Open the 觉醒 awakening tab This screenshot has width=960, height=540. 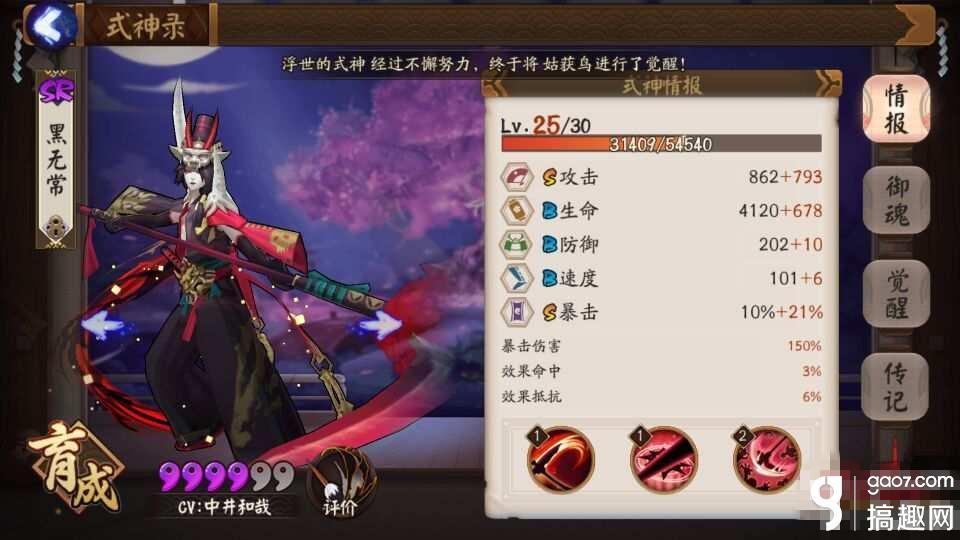pyautogui.click(x=895, y=295)
